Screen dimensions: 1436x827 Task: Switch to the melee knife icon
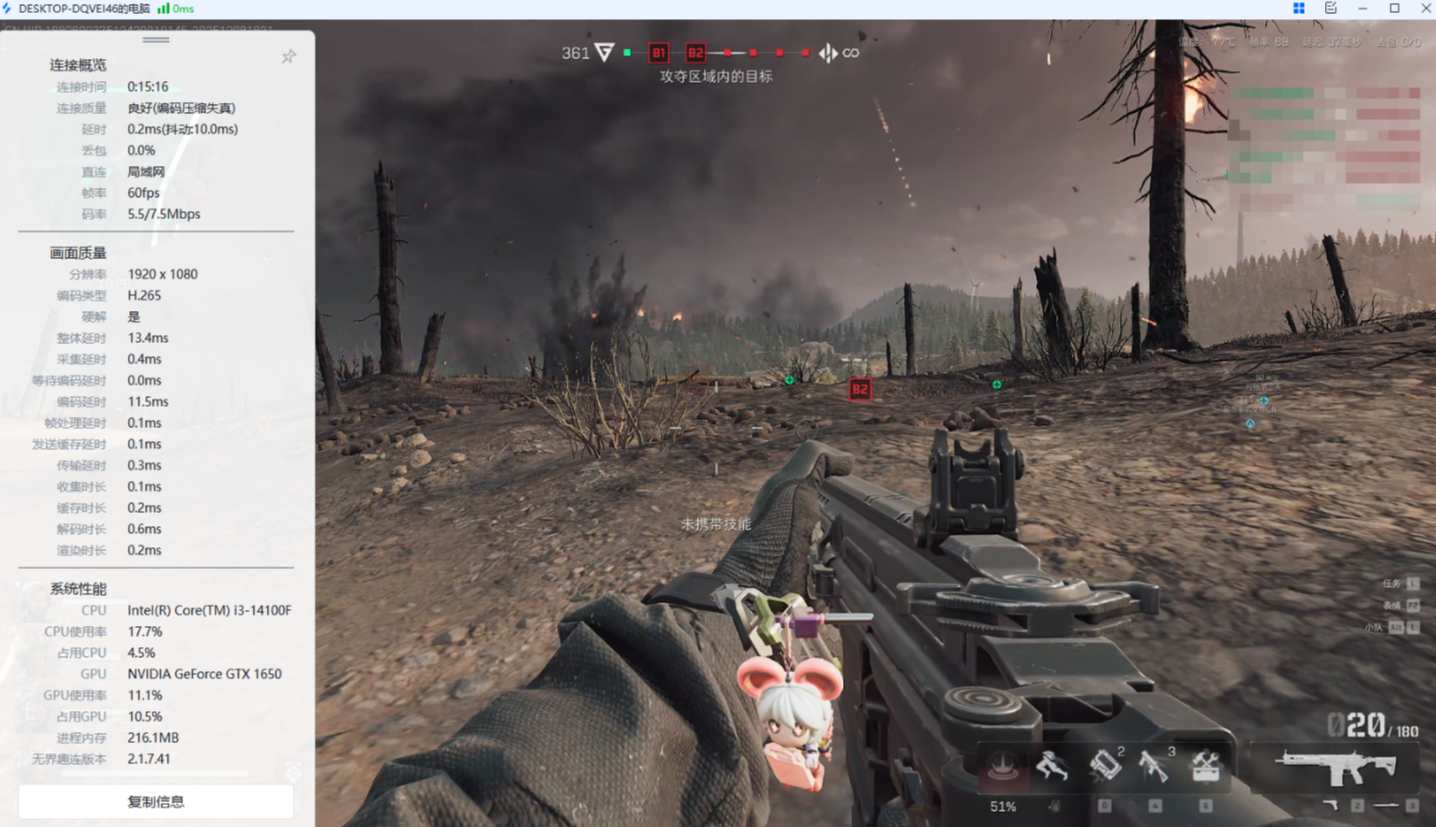point(1385,805)
